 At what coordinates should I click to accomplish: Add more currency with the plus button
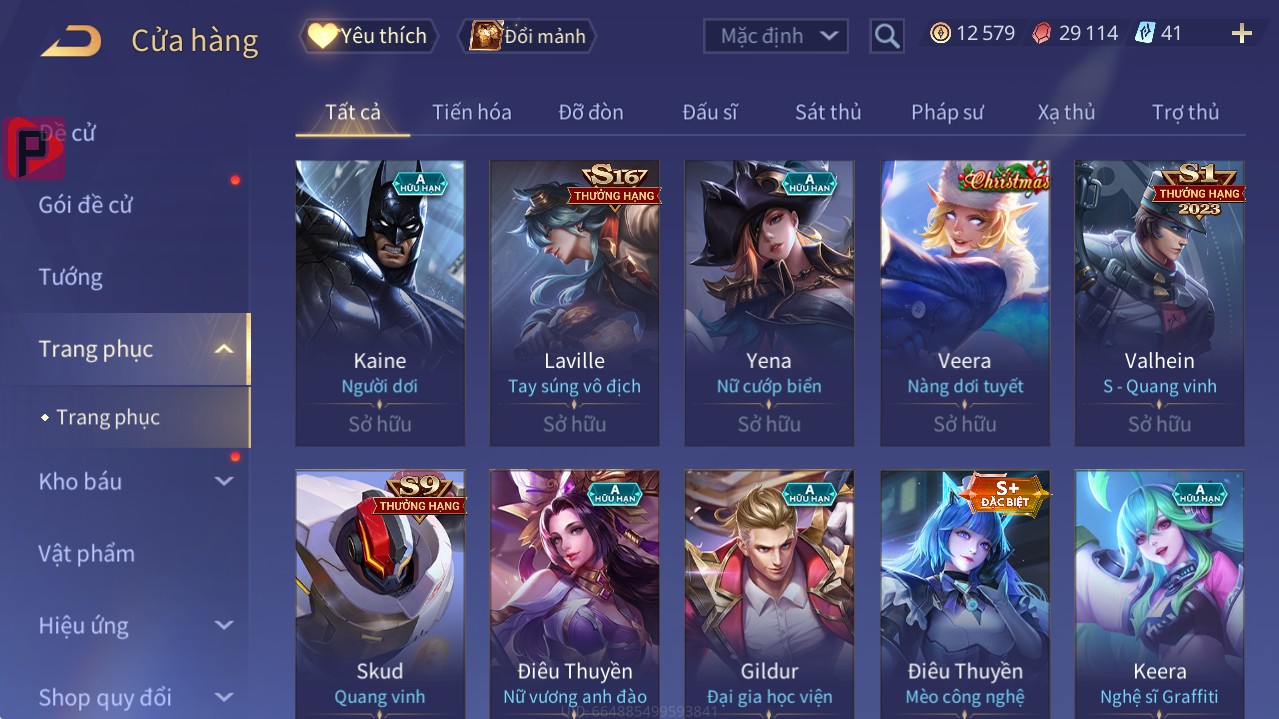click(x=1241, y=34)
